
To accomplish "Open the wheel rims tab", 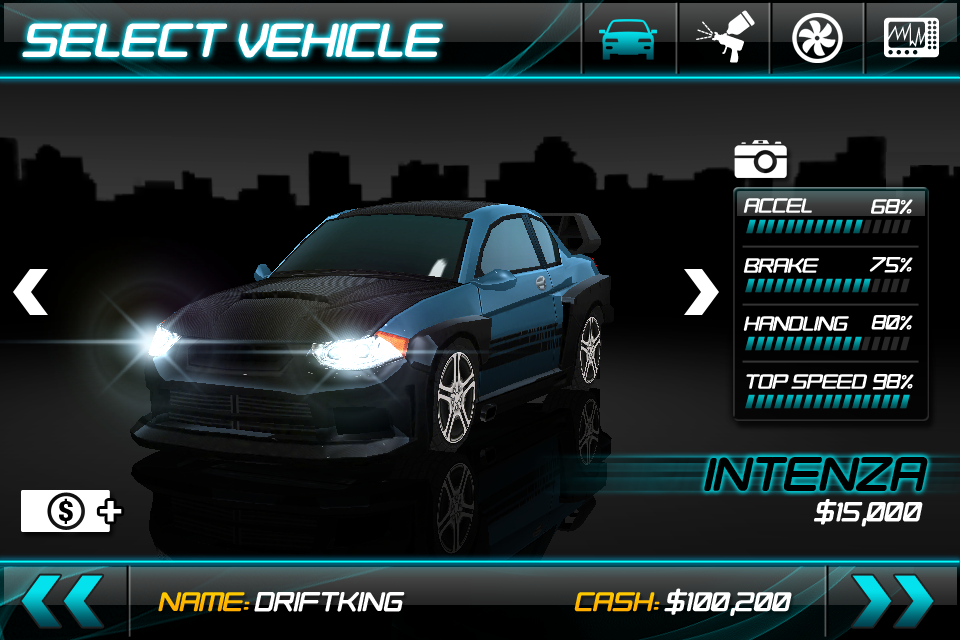I will [x=817, y=38].
